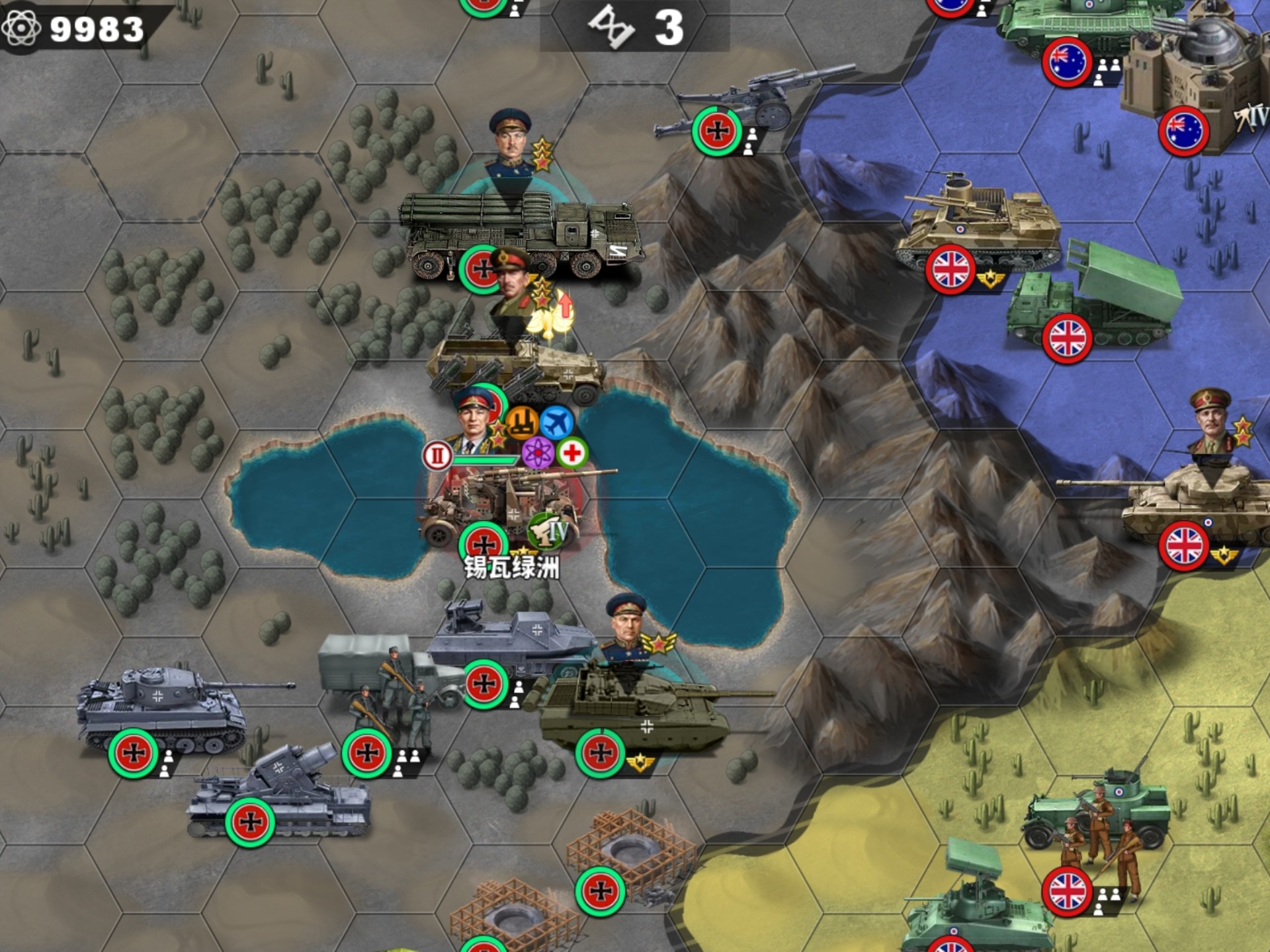Screen dimensions: 1270x952
Task: Click the green medical cross icon
Action: pos(572,454)
